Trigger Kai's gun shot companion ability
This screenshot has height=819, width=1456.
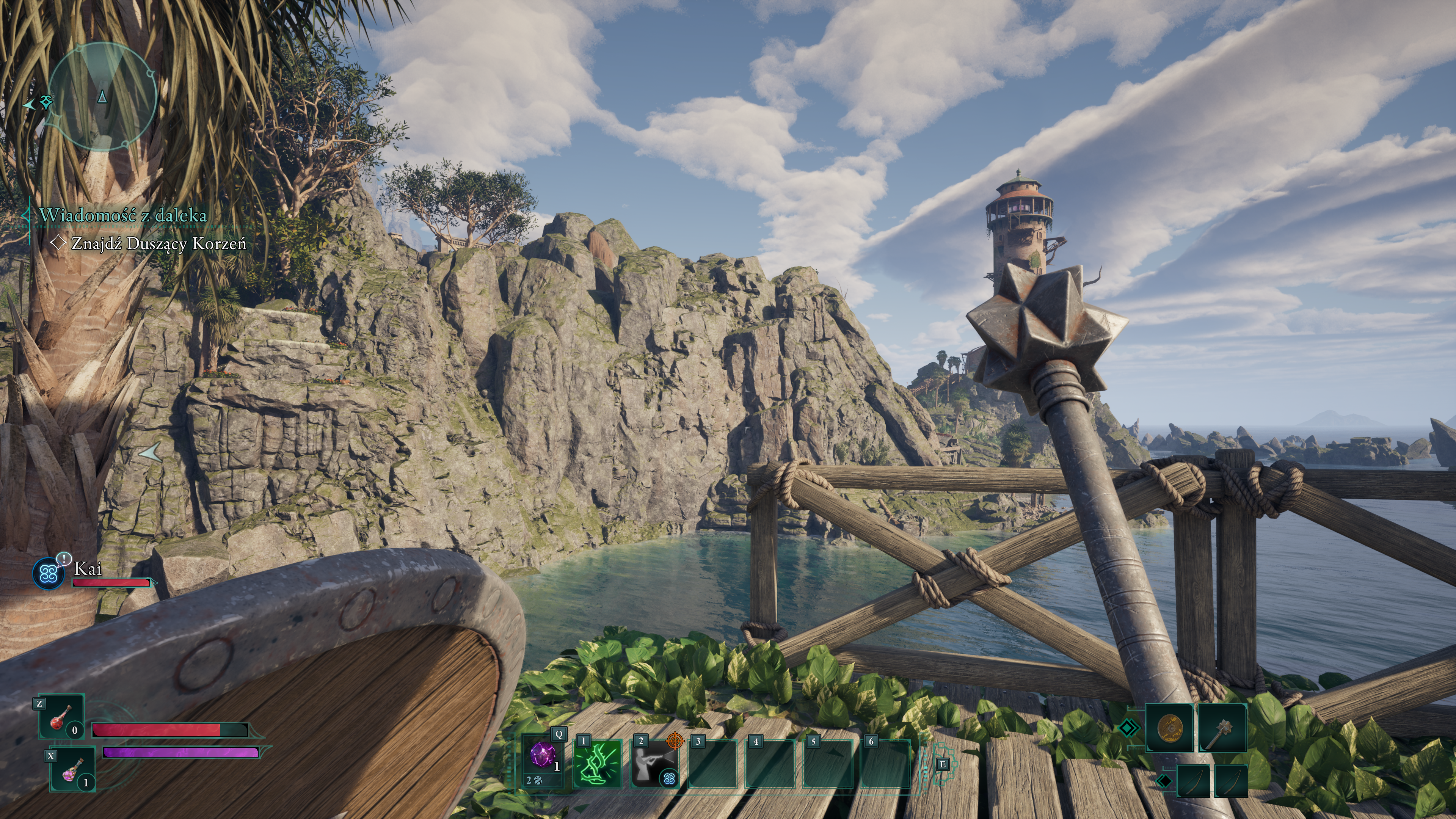click(x=654, y=763)
